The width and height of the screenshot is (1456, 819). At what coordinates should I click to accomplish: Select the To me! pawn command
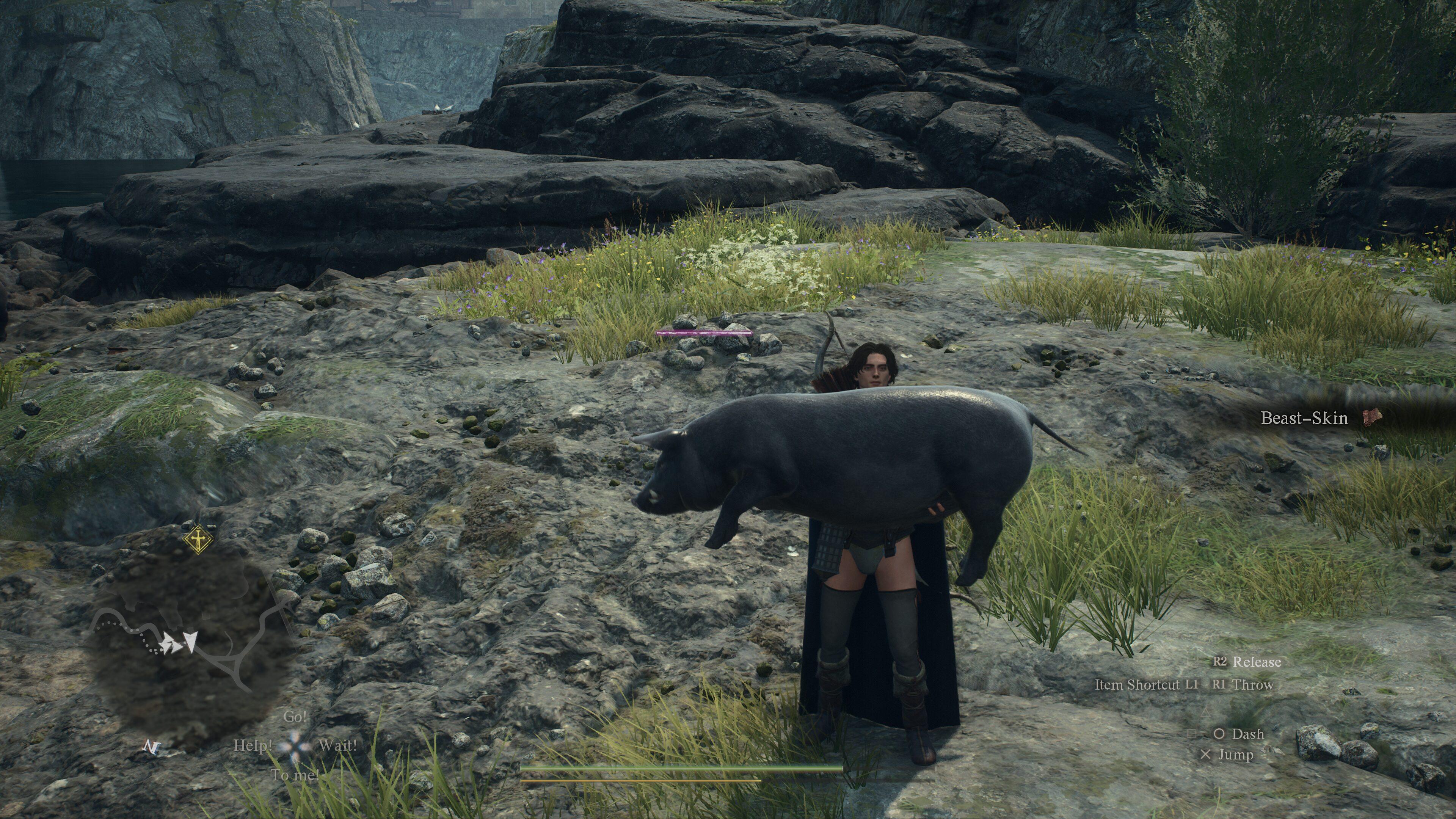(x=295, y=775)
